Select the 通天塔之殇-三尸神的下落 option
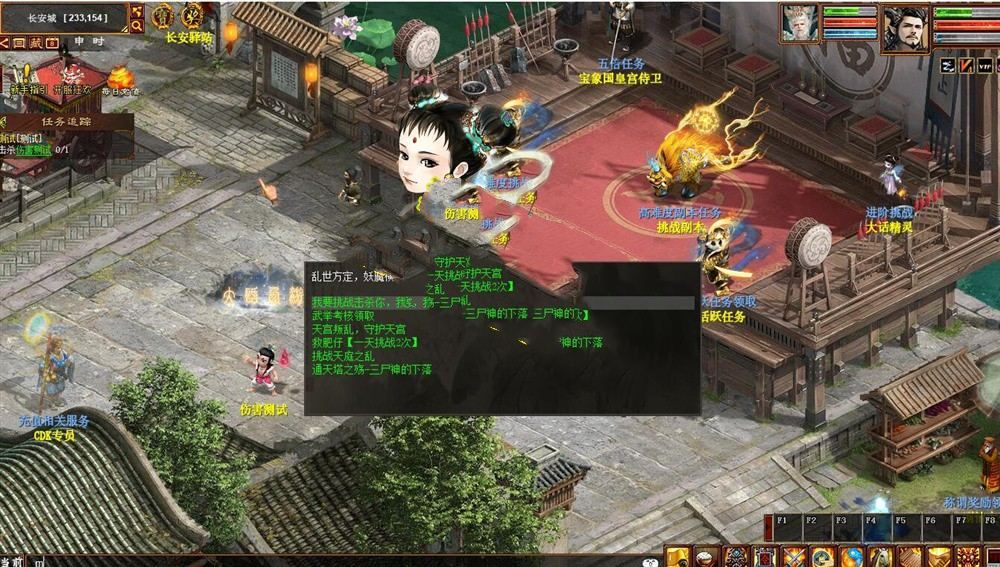 coord(371,370)
